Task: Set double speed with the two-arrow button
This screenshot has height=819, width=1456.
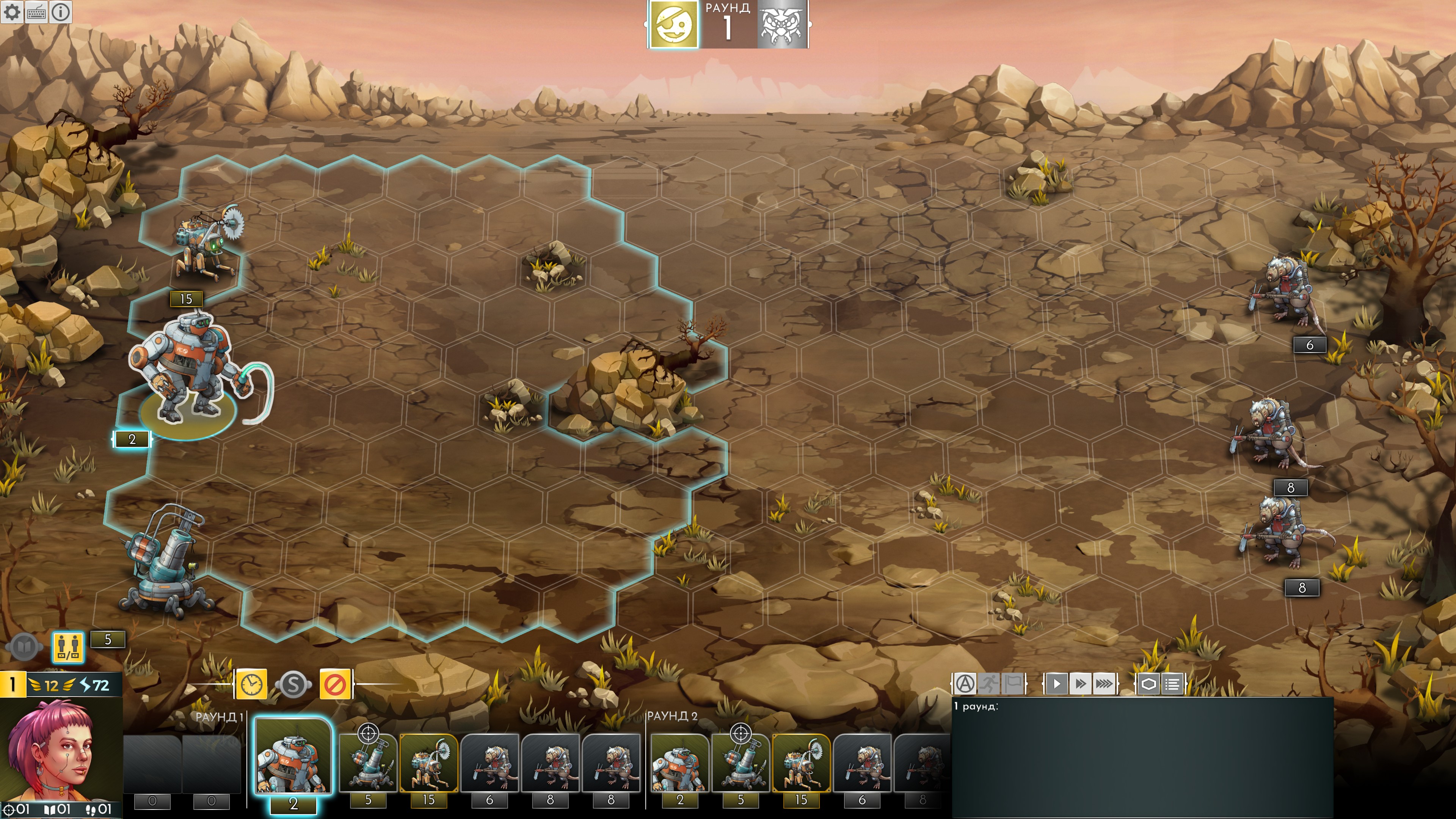Action: click(x=1080, y=684)
